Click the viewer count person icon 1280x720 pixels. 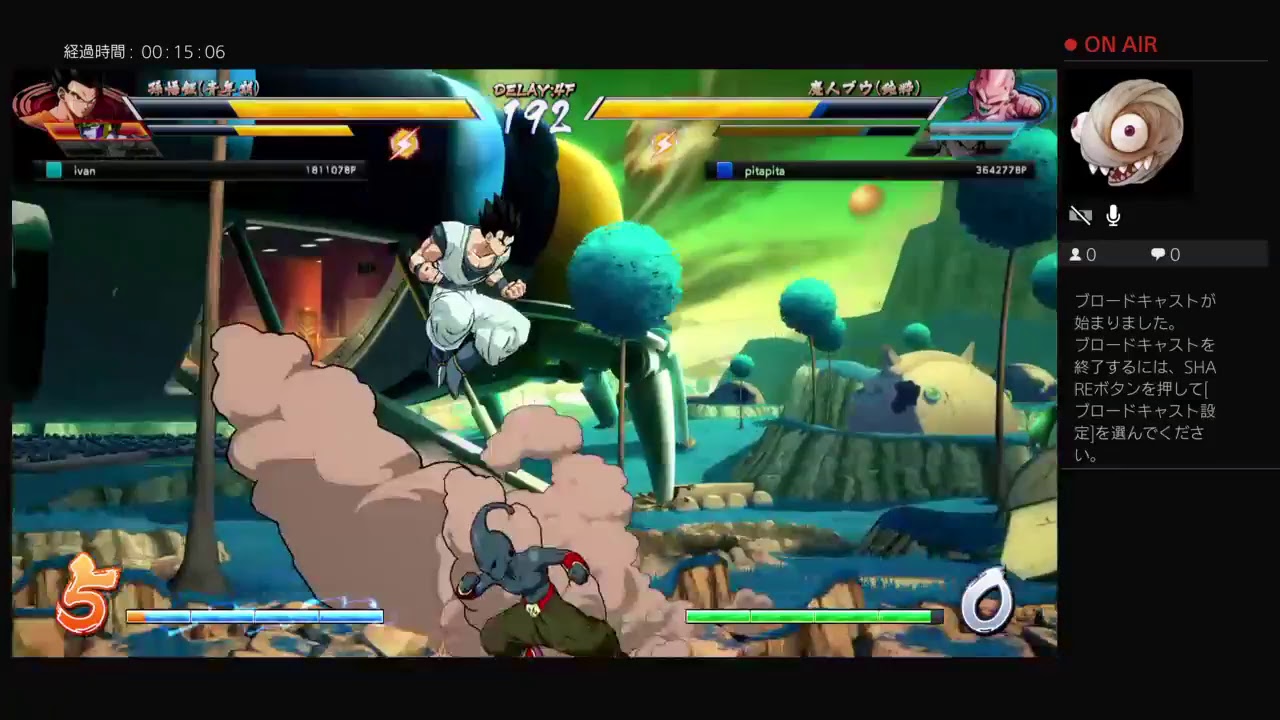click(1078, 255)
